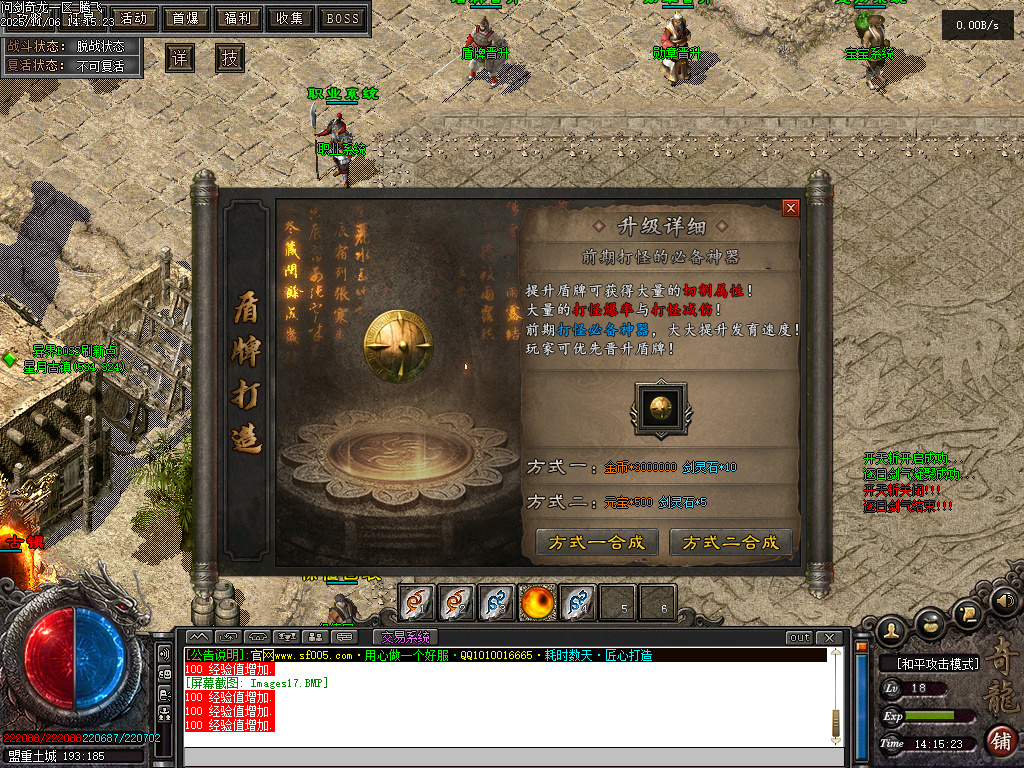Open the red 铺 shop button
Viewport: 1024px width, 768px height.
click(1001, 740)
